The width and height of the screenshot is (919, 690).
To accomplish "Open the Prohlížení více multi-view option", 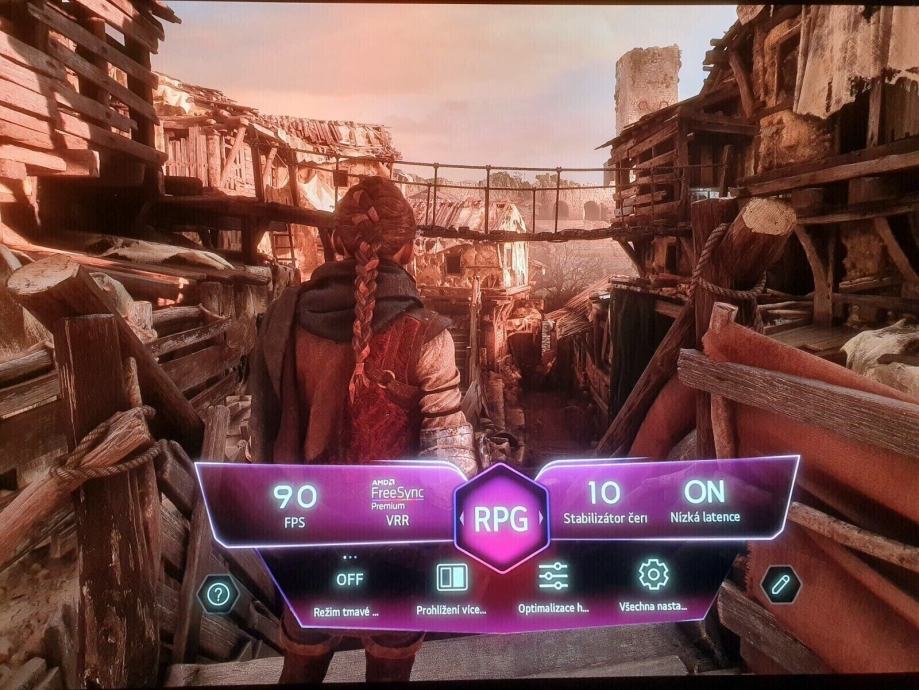I will [x=451, y=587].
